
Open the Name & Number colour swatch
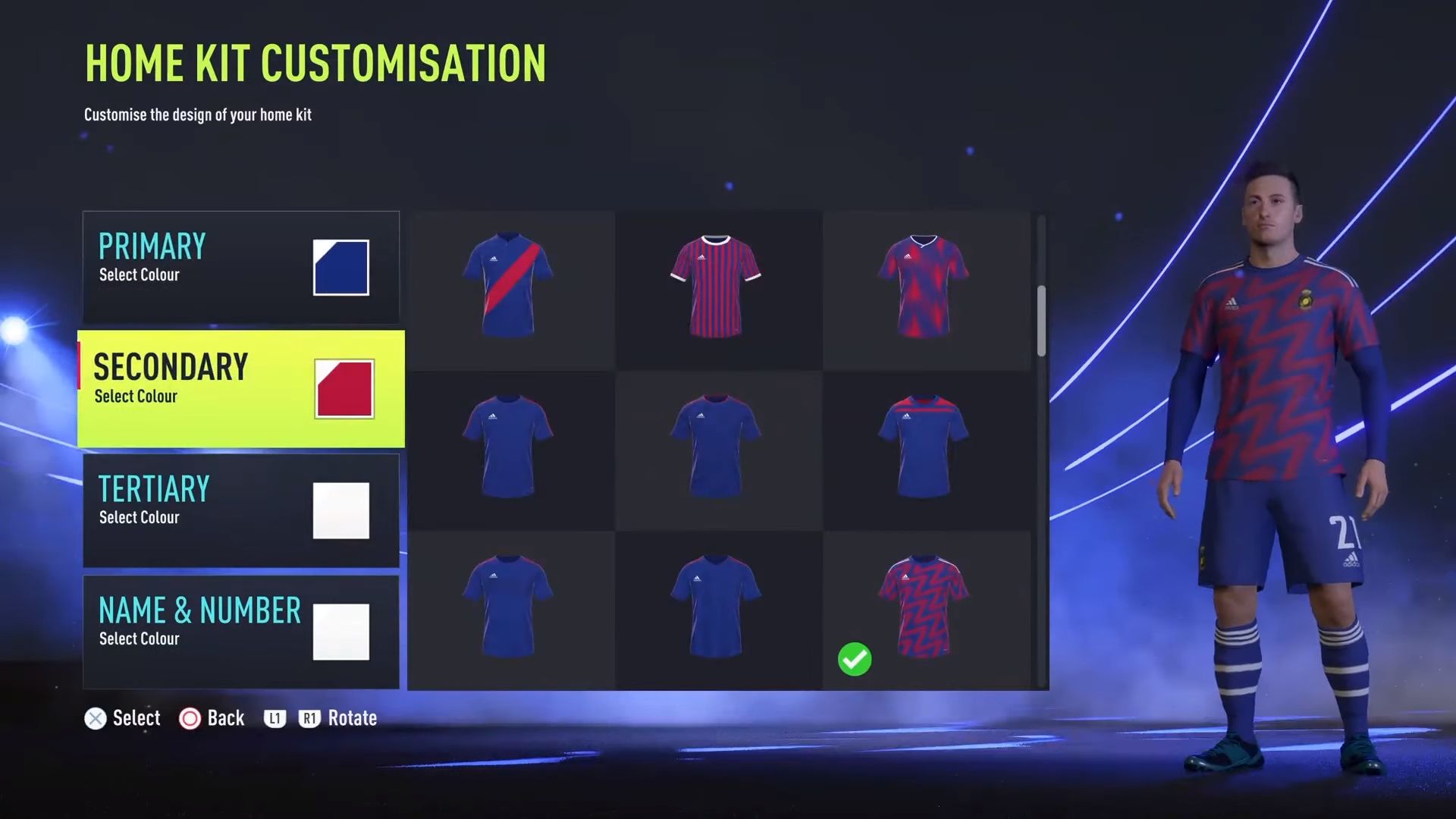340,632
